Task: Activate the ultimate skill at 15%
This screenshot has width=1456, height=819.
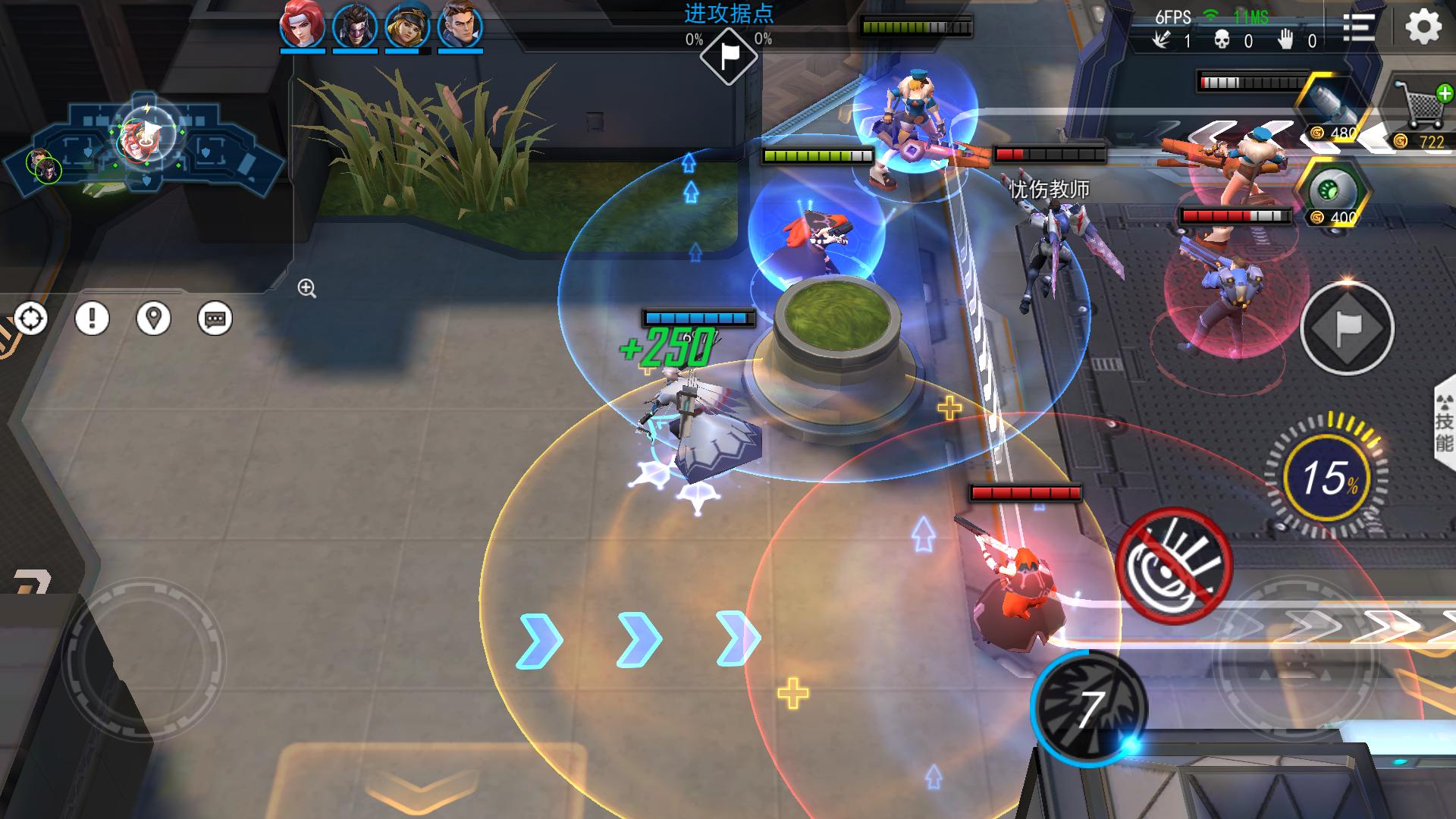Action: [1327, 478]
